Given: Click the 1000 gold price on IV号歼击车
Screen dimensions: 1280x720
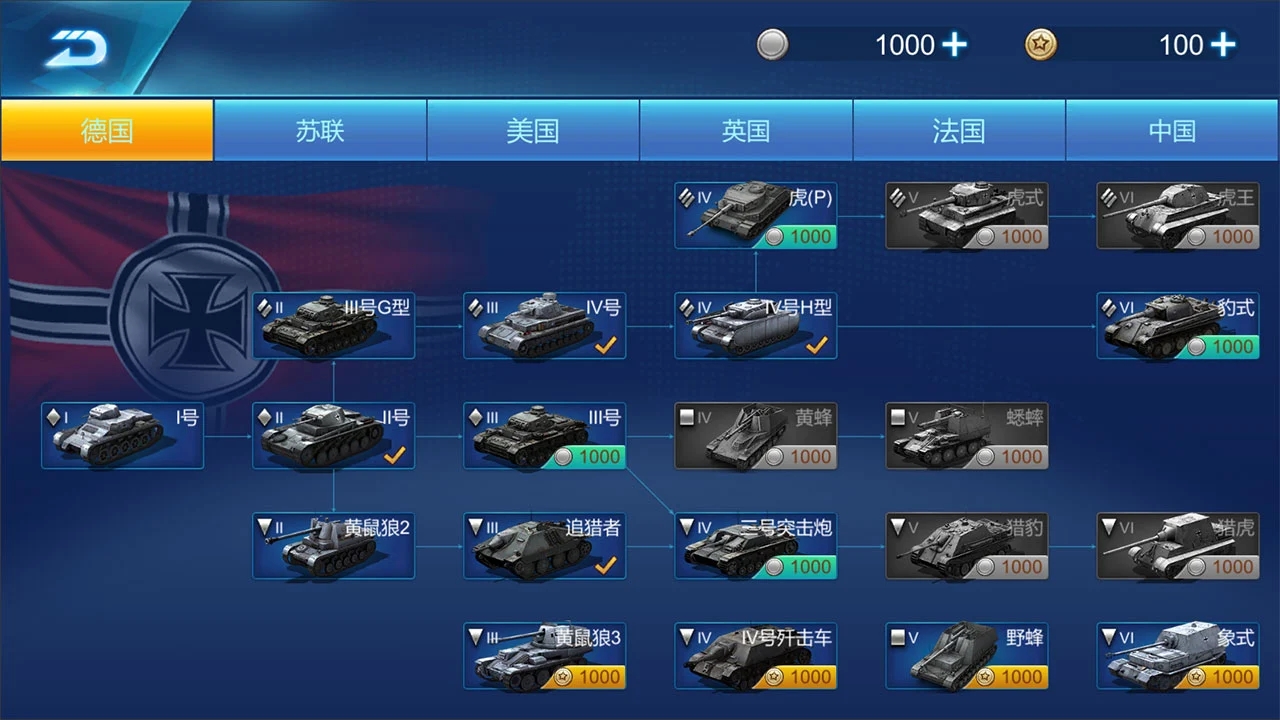Looking at the screenshot, I should point(801,677).
